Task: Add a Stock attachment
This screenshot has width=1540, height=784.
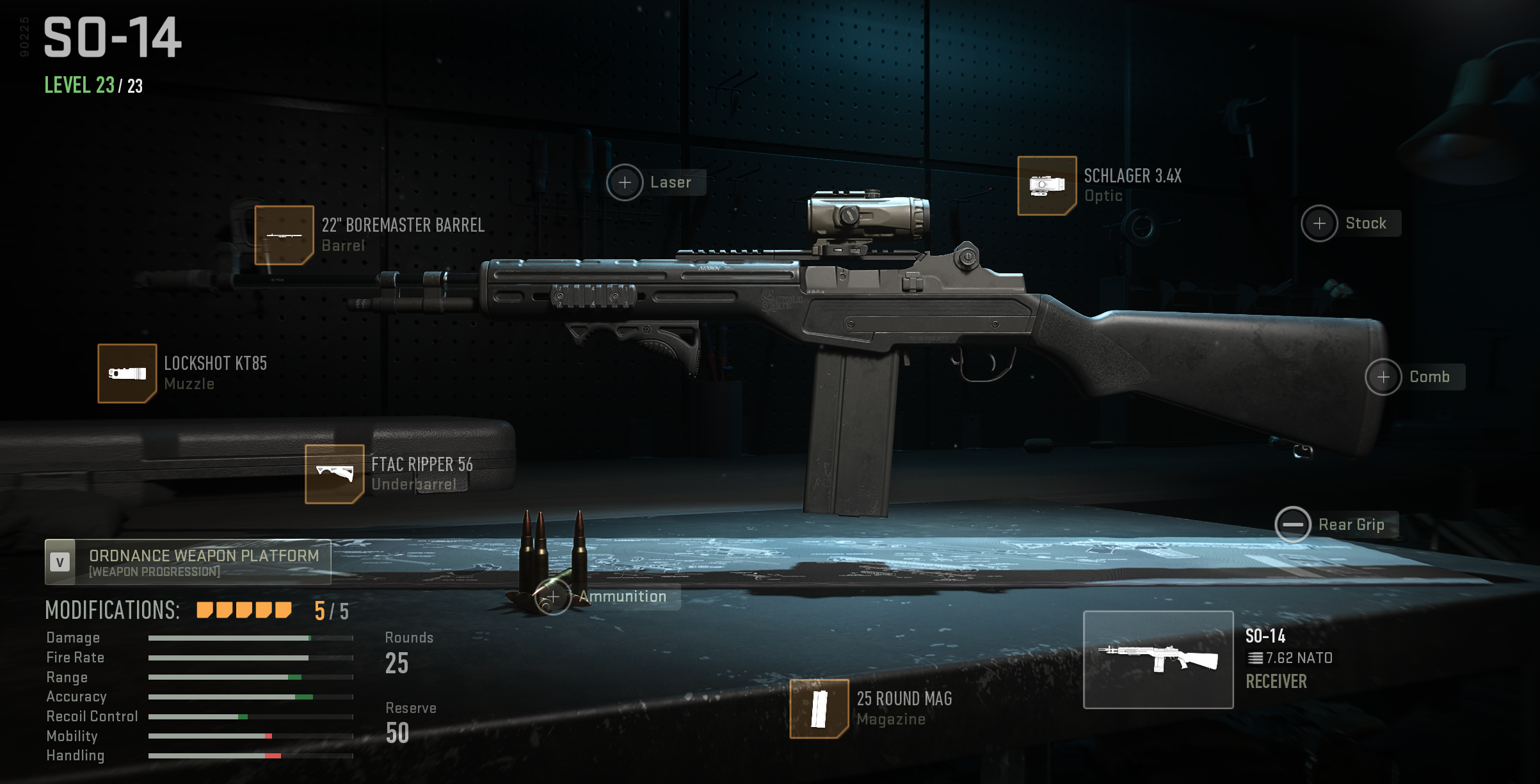Action: pos(1319,223)
